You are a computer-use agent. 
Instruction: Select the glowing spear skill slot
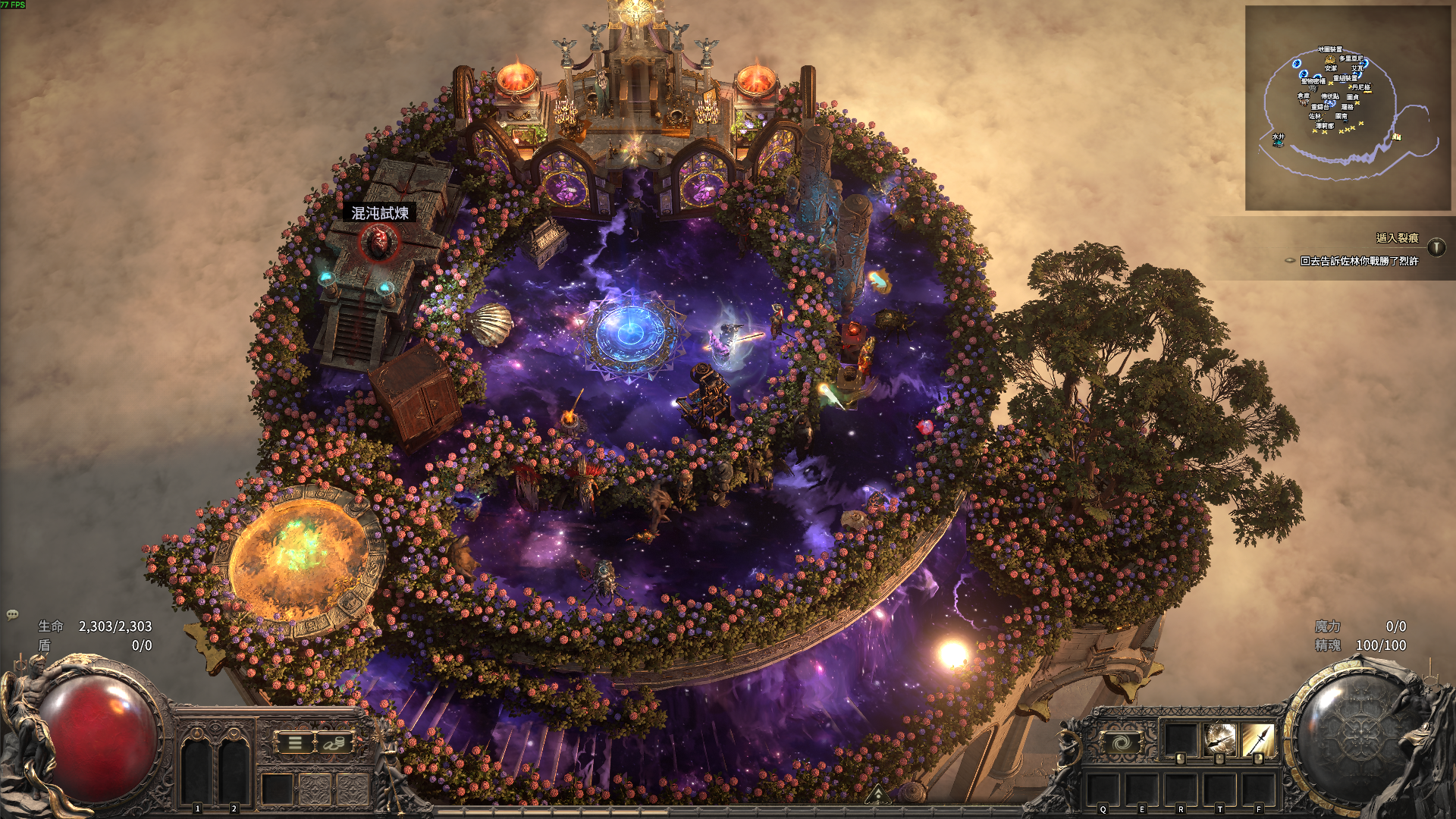pyautogui.click(x=1258, y=739)
